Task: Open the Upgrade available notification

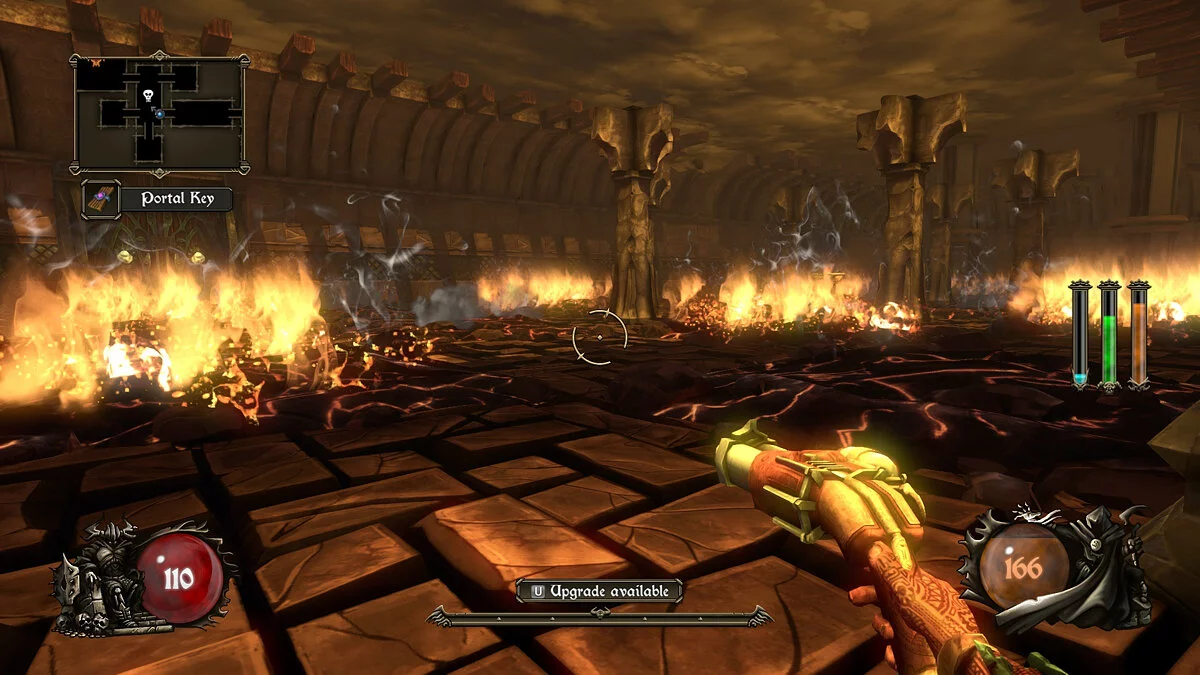Action: point(599,591)
